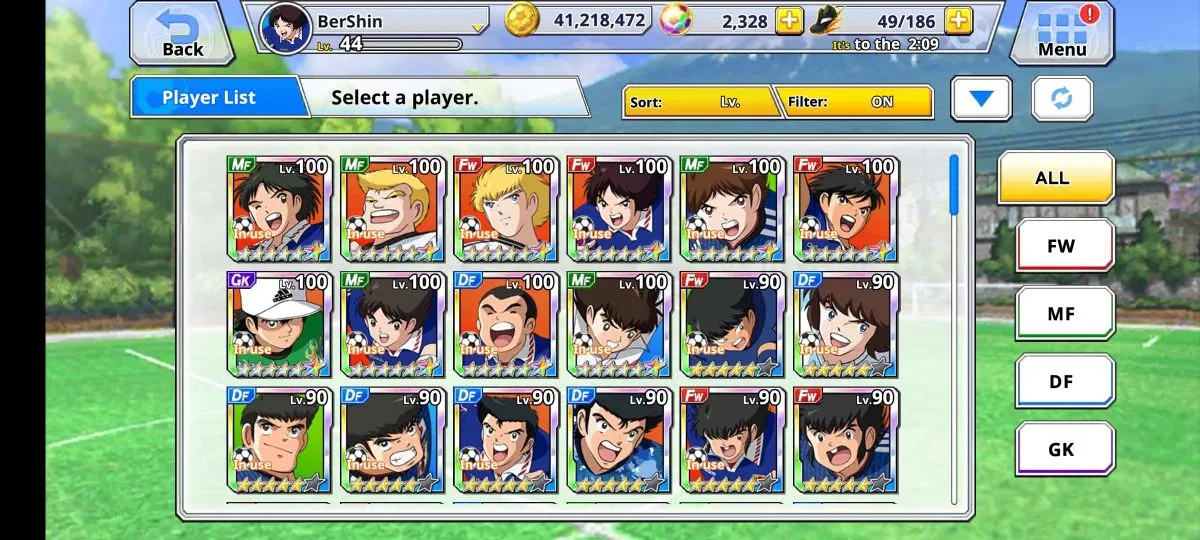Choose the green-background DF Lv.90 player
This screenshot has height=540, width=1200.
point(278,439)
